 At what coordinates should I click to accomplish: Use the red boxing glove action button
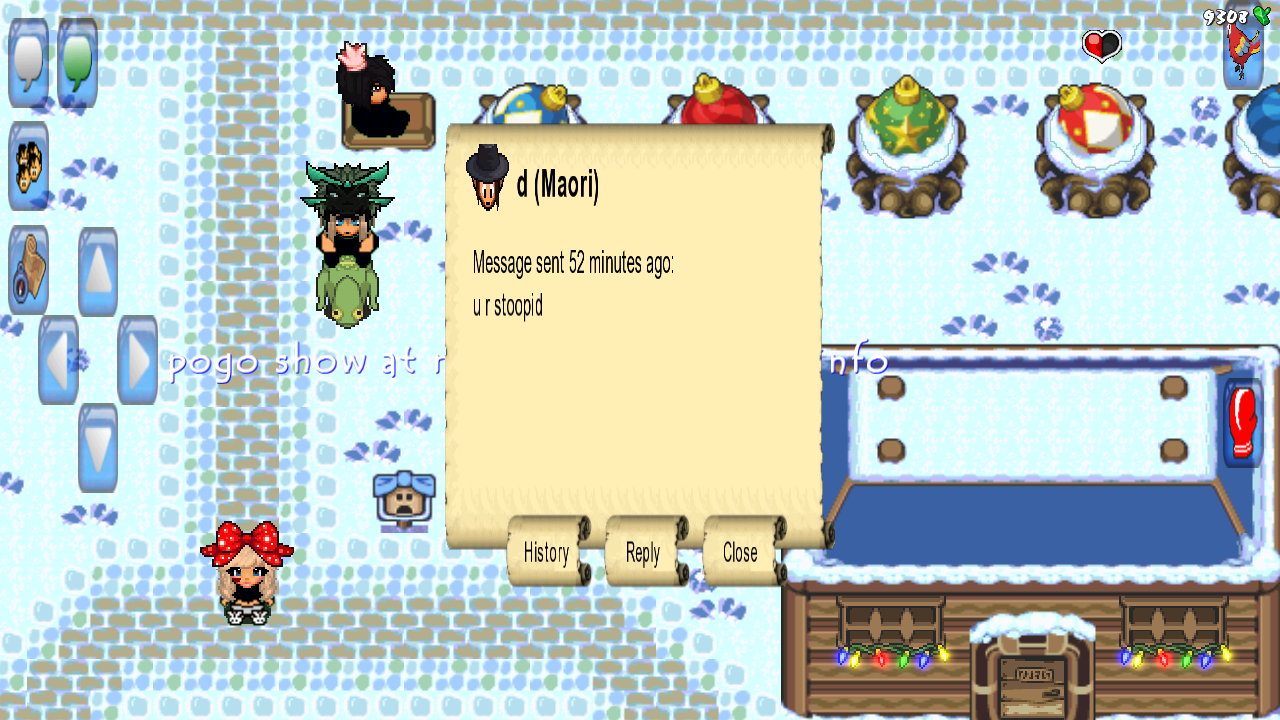(x=1243, y=423)
